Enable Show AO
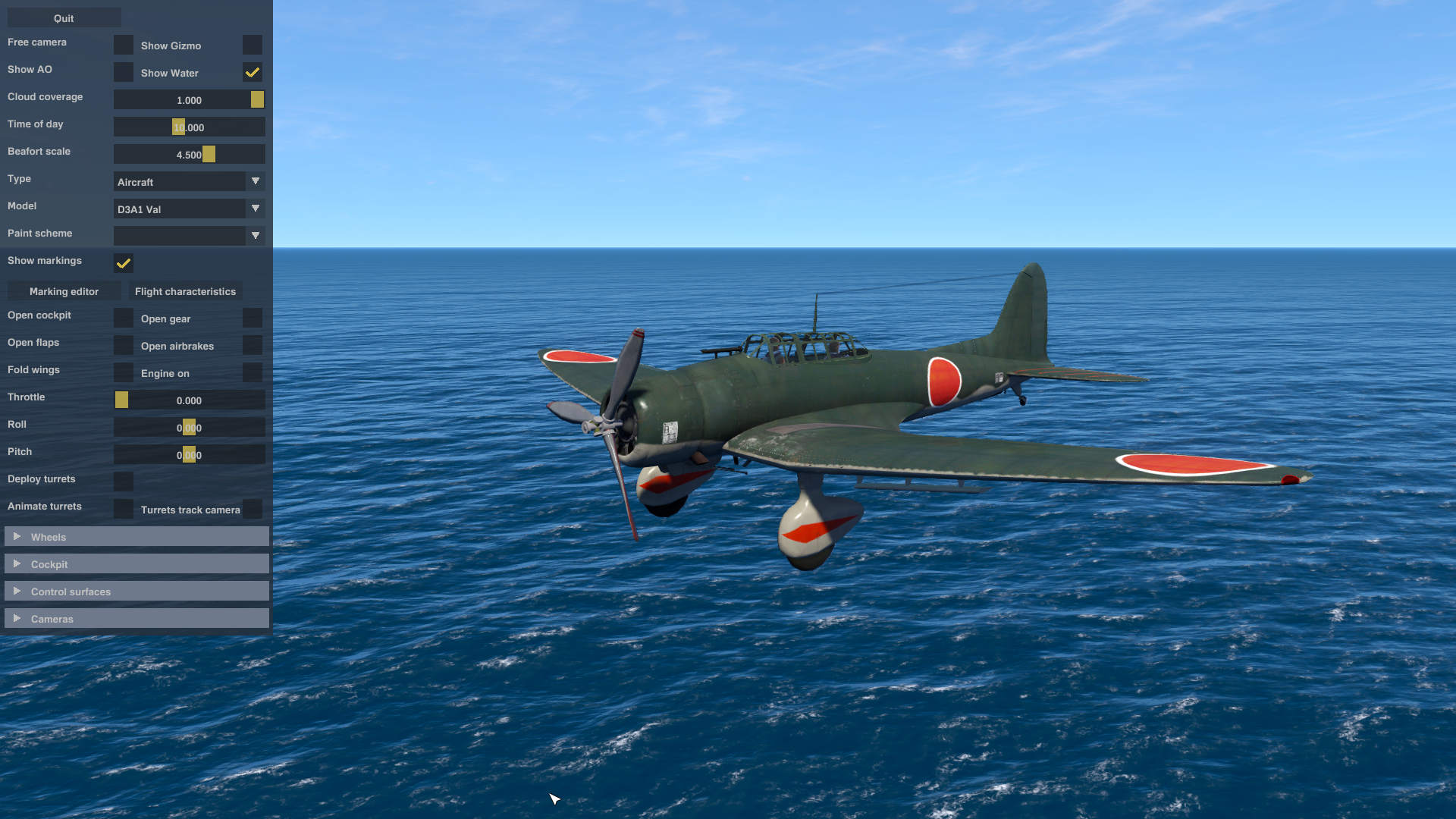1456x819 pixels. click(123, 72)
